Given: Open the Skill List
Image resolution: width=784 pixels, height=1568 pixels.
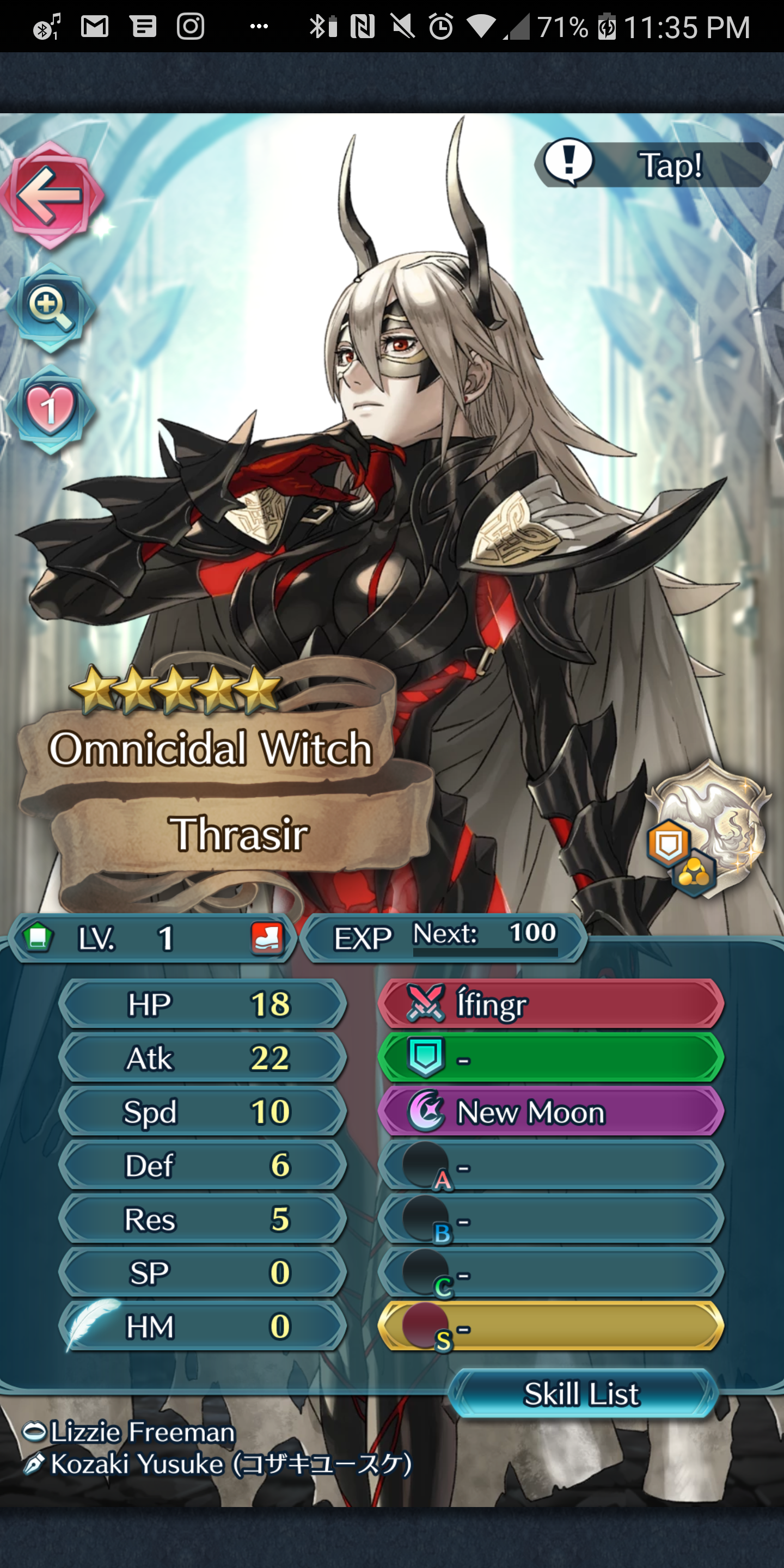Looking at the screenshot, I should (x=583, y=1393).
